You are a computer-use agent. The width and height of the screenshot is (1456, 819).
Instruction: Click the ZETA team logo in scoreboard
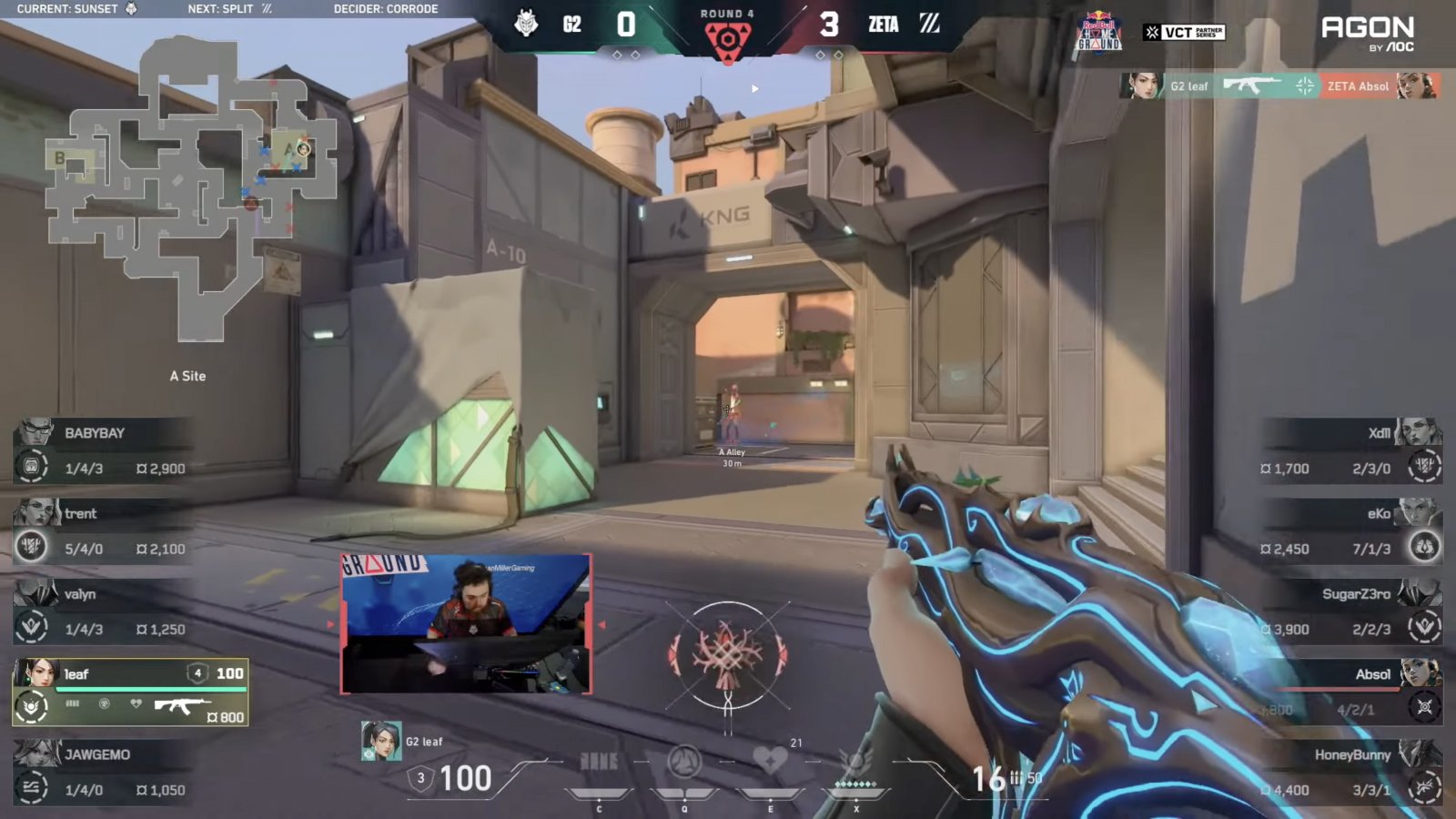(929, 24)
